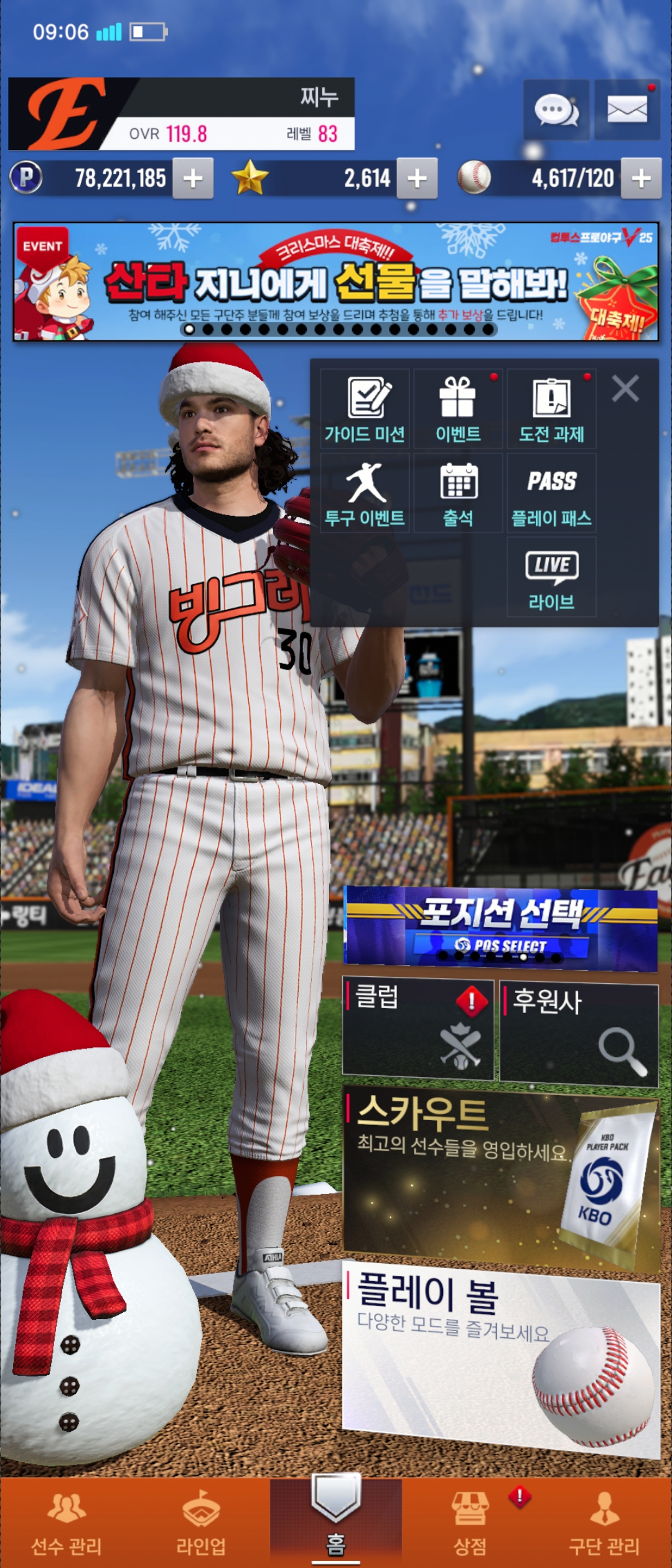Screen dimensions: 672x1568
Task: Add more baseballs with plus button
Action: click(x=641, y=179)
